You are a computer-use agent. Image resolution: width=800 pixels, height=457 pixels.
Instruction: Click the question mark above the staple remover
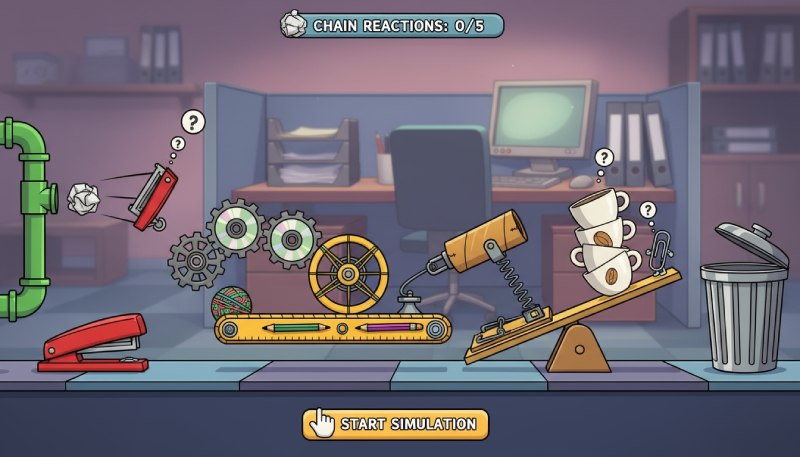click(x=193, y=123)
